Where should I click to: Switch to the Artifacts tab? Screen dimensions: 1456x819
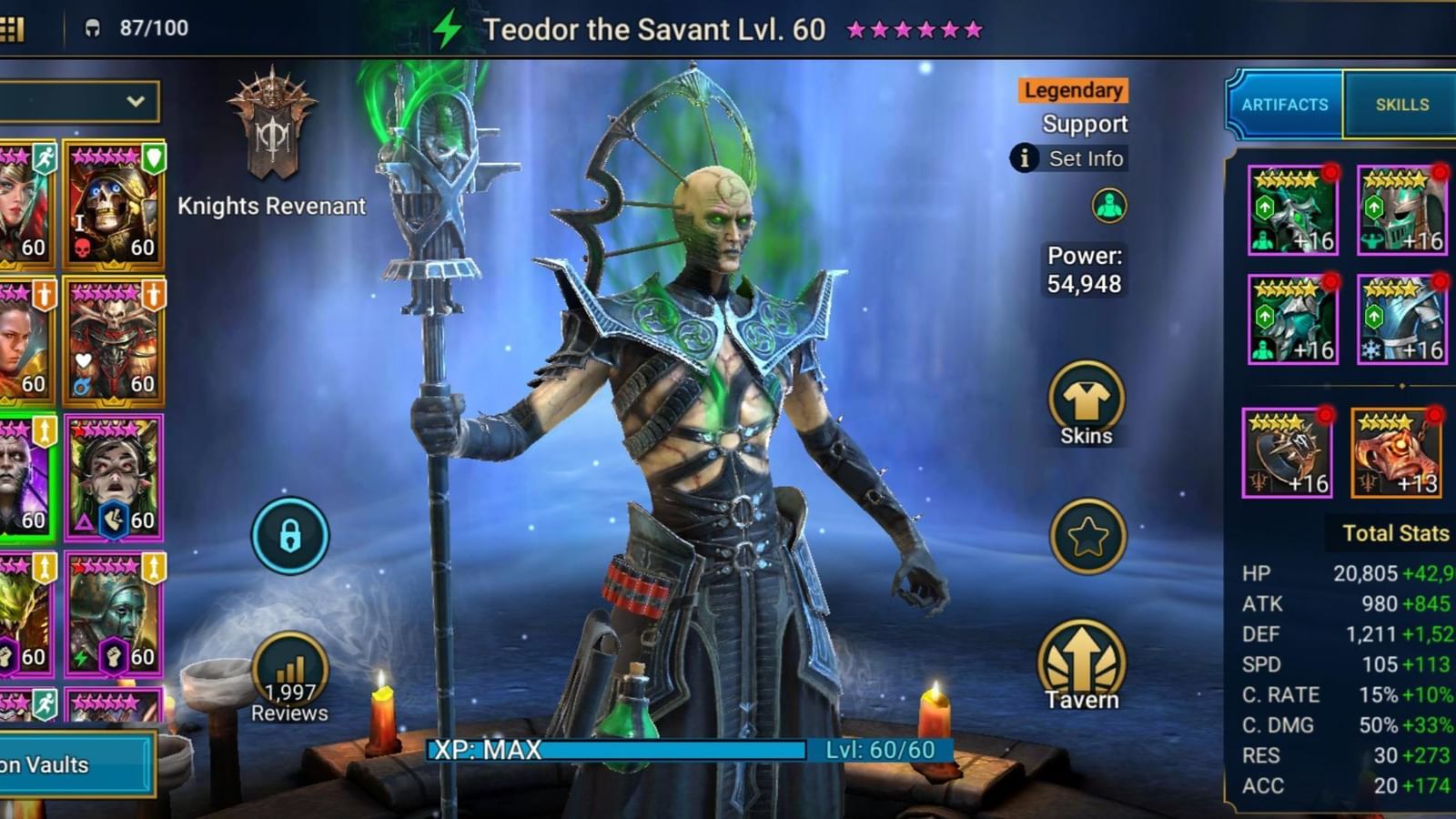tap(1285, 104)
